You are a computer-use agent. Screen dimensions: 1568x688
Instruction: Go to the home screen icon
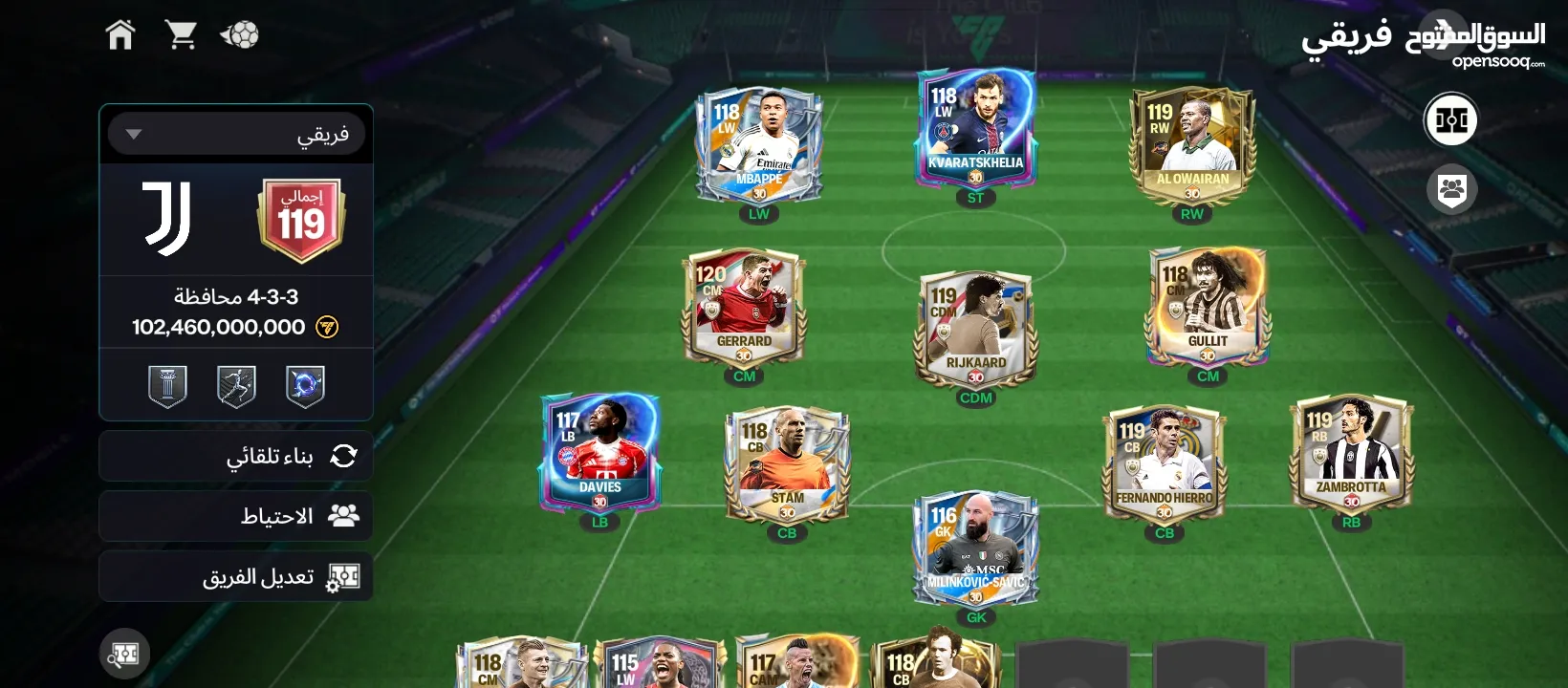tap(120, 35)
